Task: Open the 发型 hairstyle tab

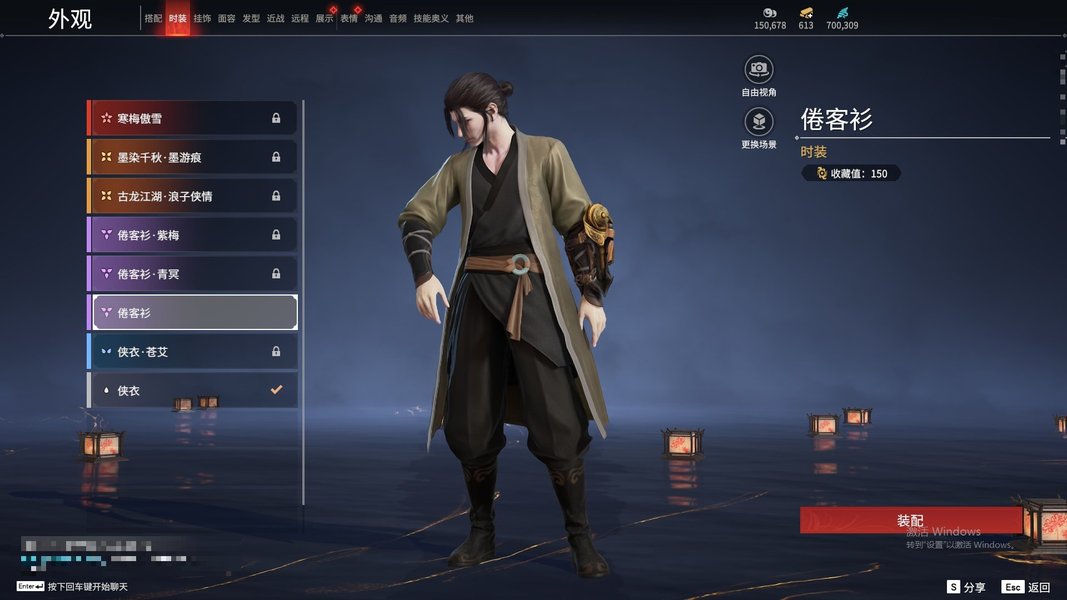Action: coord(251,19)
